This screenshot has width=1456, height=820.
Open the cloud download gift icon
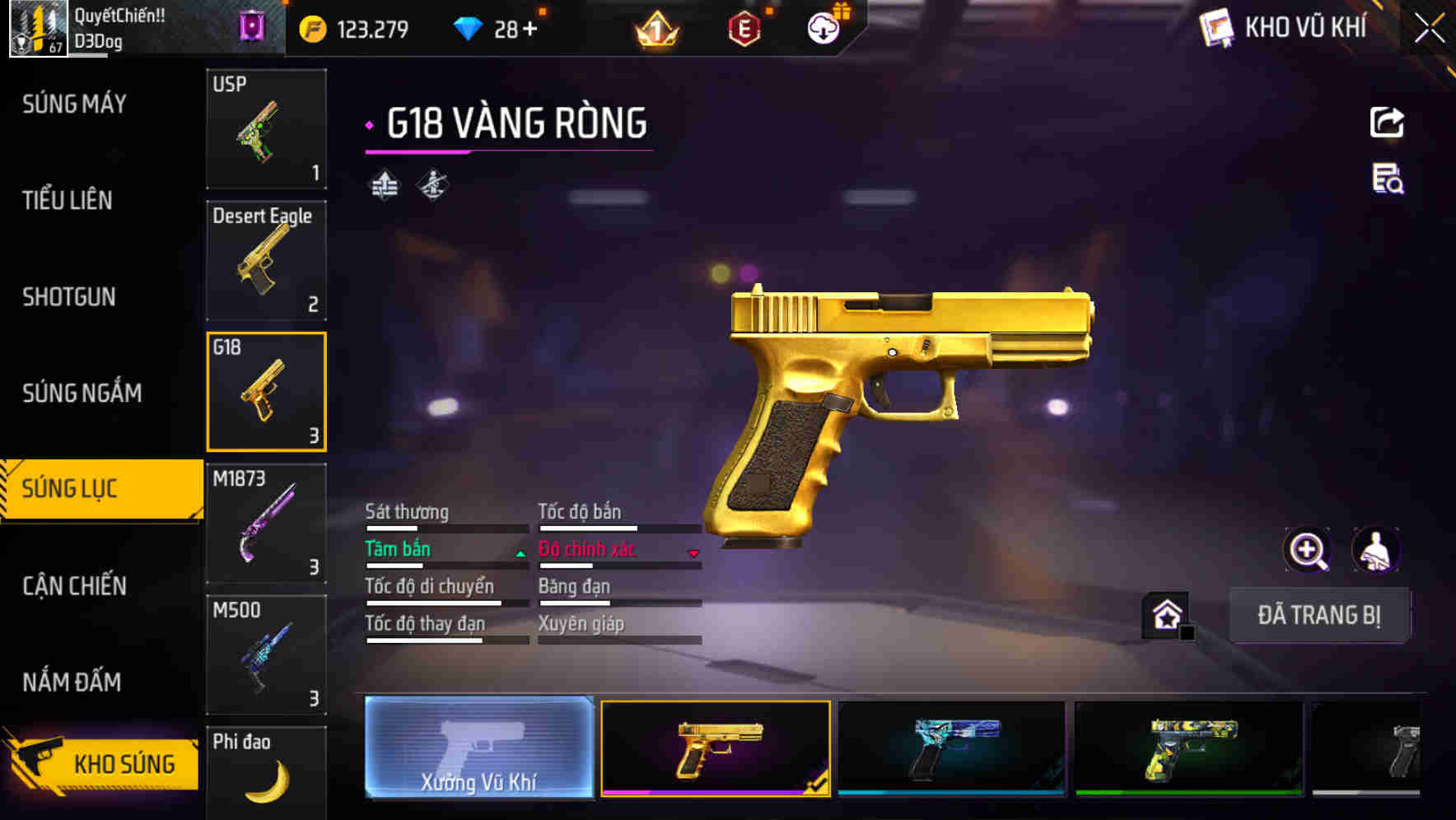(823, 27)
